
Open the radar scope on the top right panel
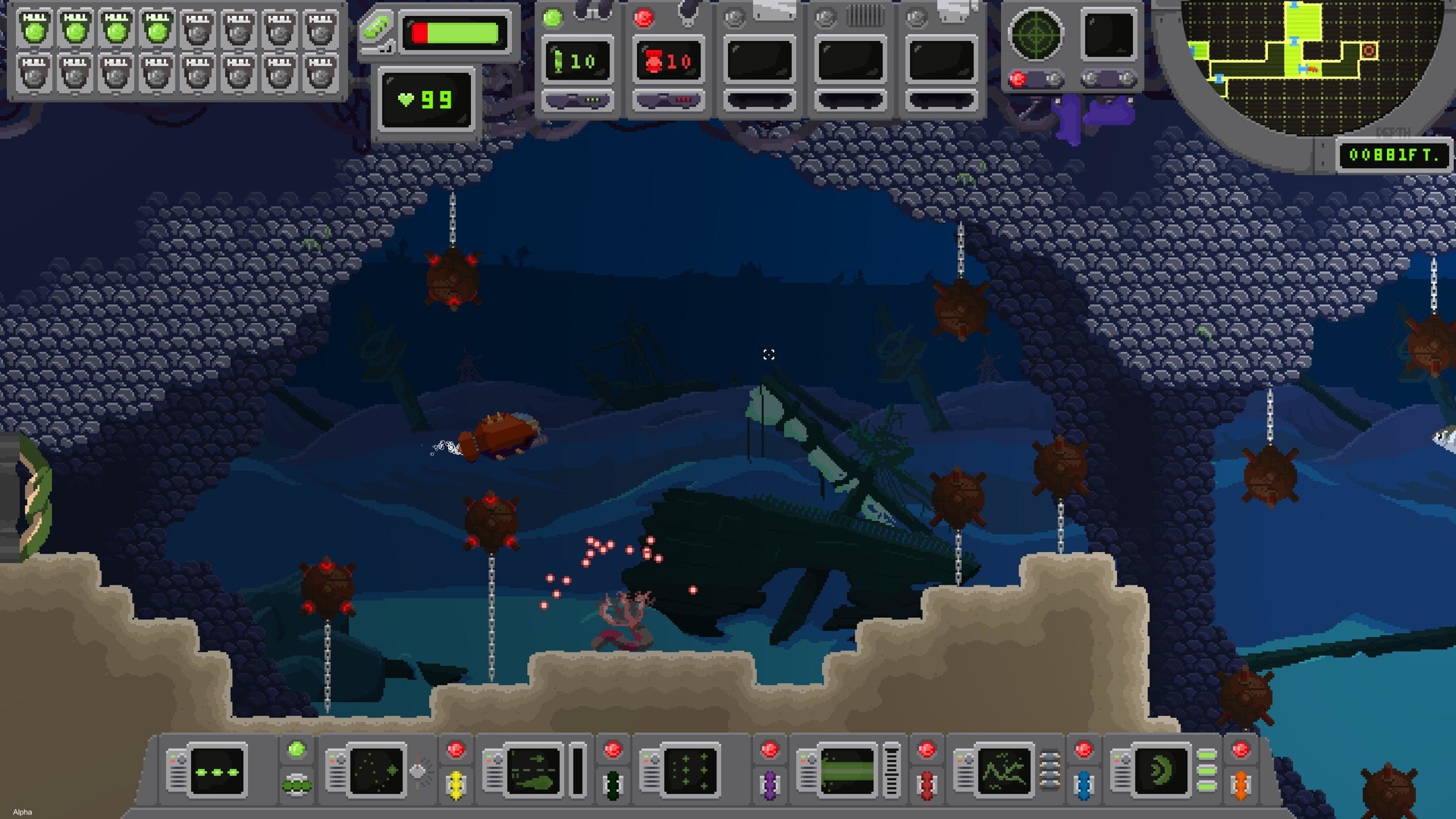1037,34
